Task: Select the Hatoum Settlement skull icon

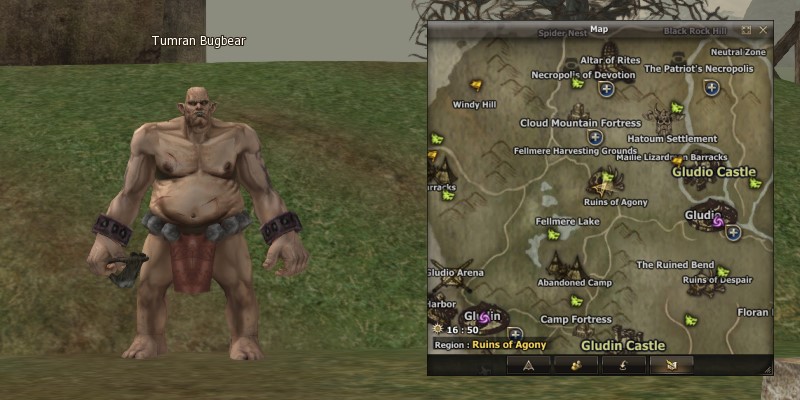Action: [x=661, y=118]
